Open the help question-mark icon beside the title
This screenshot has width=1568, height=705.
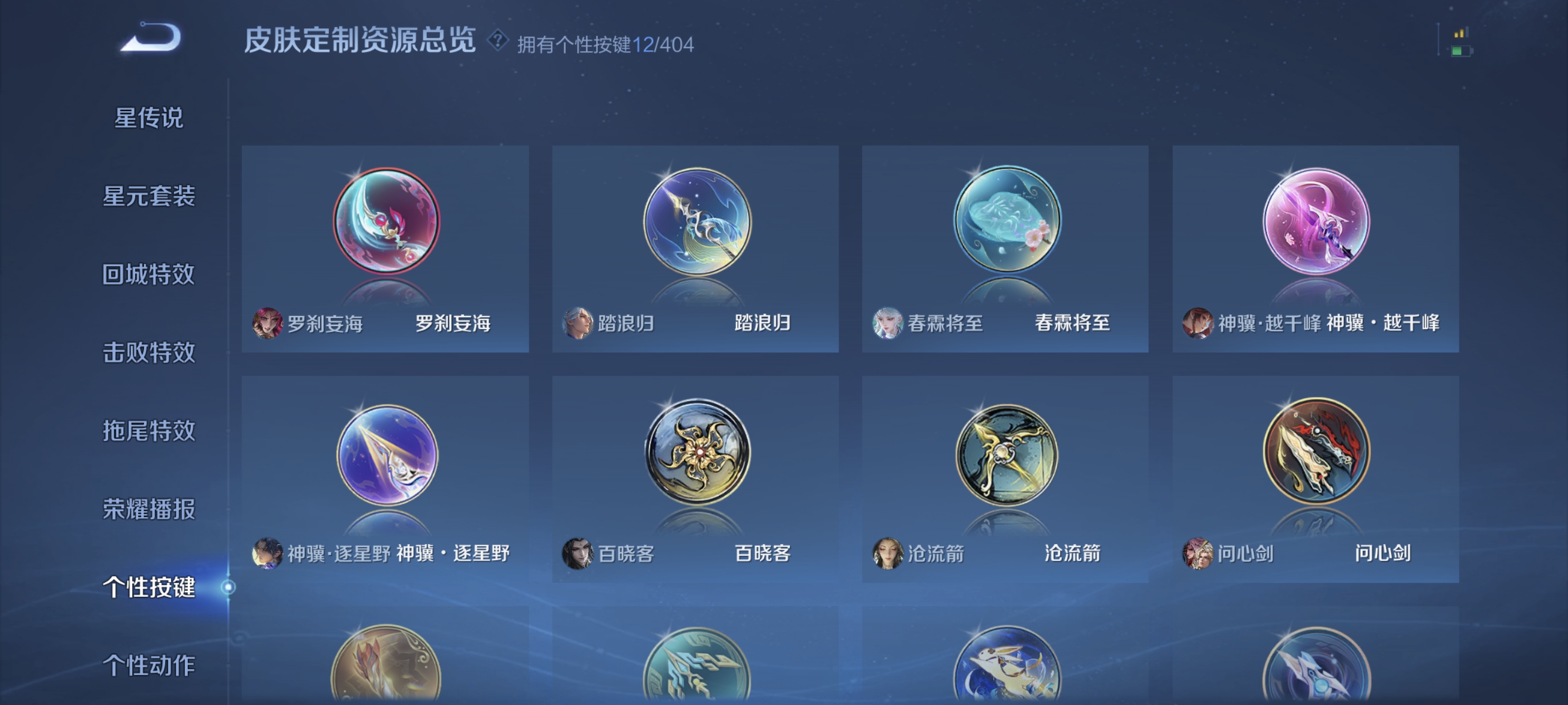(497, 42)
